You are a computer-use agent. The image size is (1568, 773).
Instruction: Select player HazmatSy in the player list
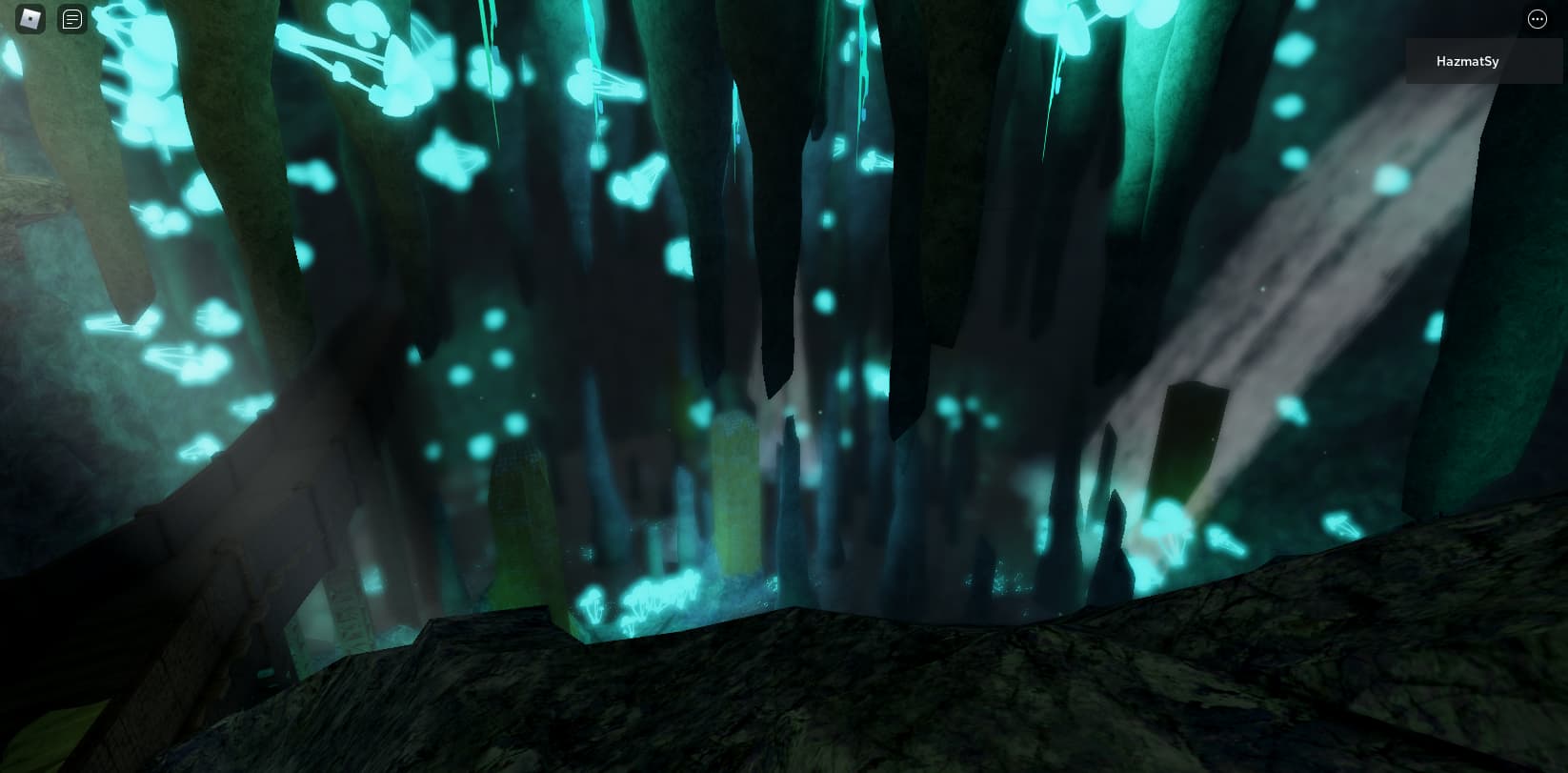pyautogui.click(x=1467, y=61)
